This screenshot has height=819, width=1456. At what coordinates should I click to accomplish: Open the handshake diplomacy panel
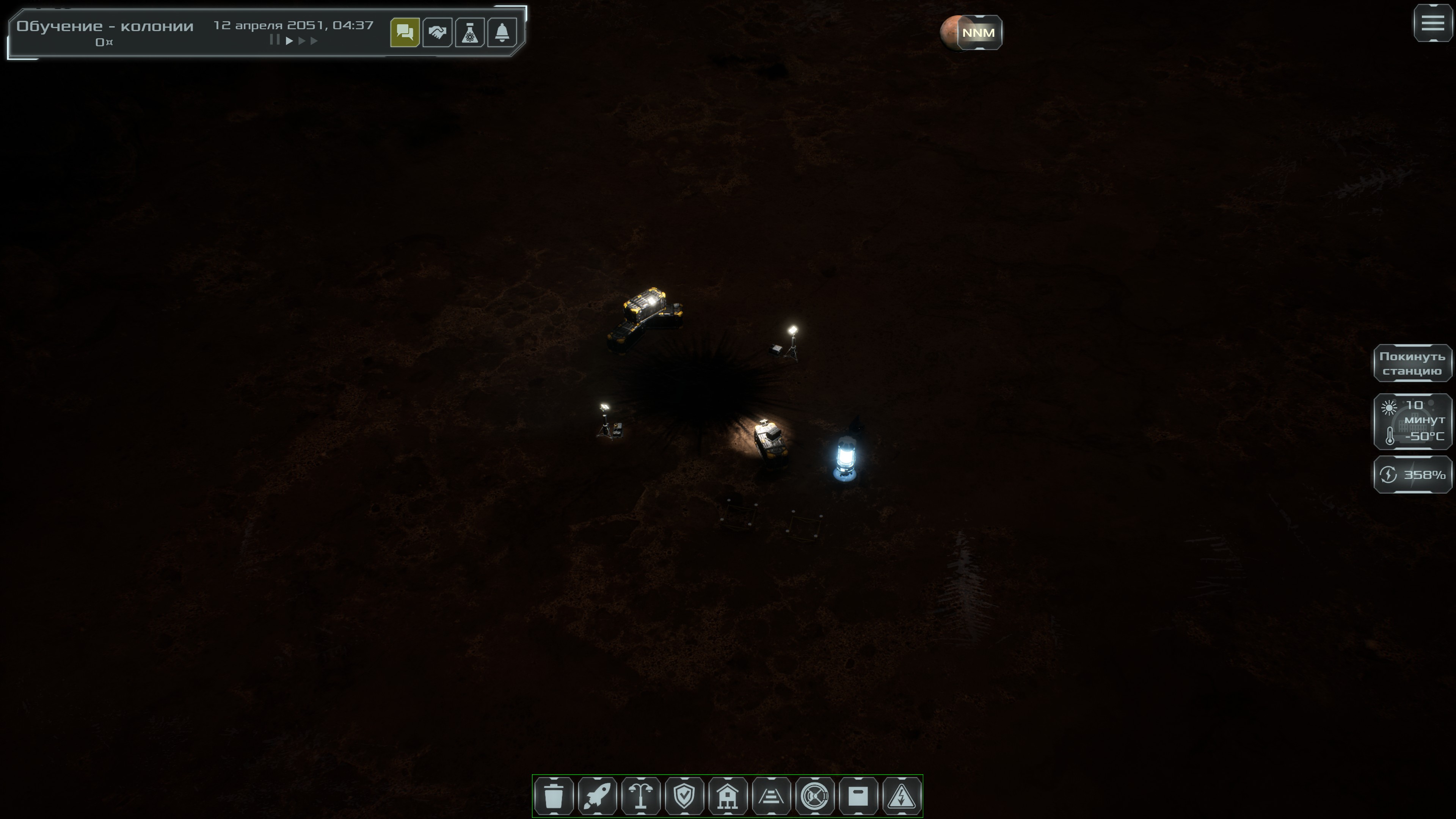pyautogui.click(x=437, y=33)
